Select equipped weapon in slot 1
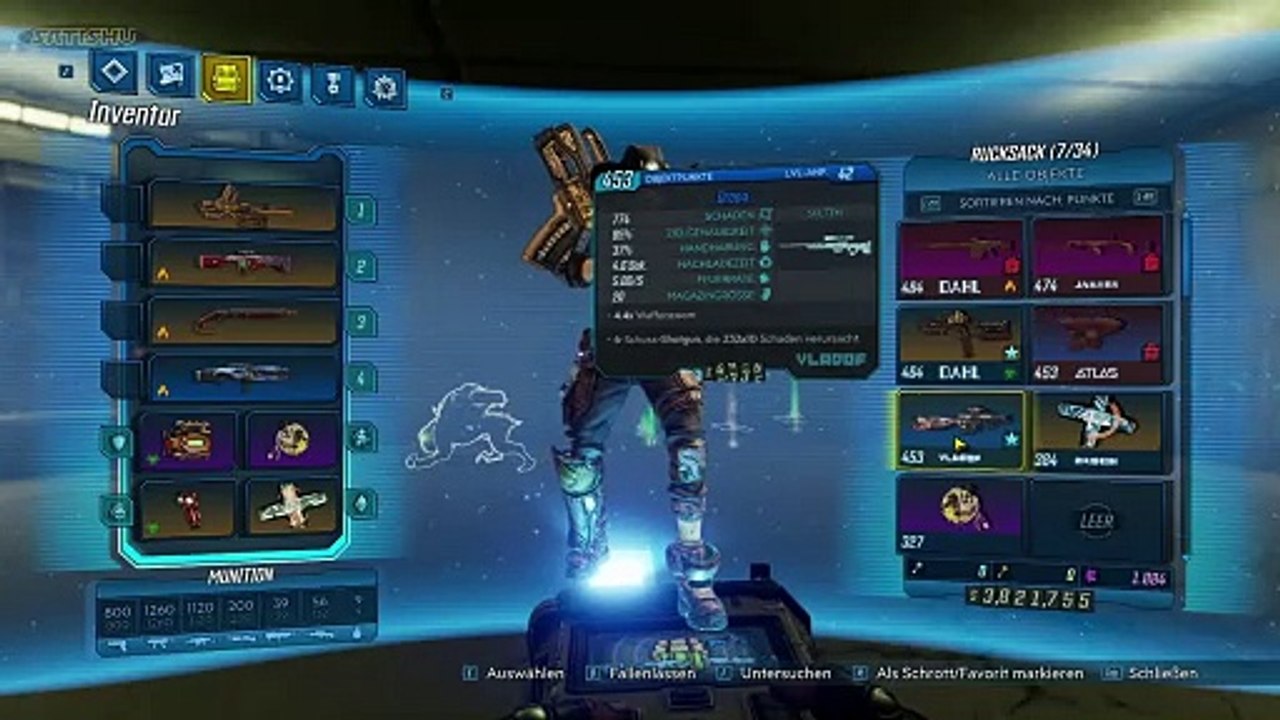 tap(244, 206)
